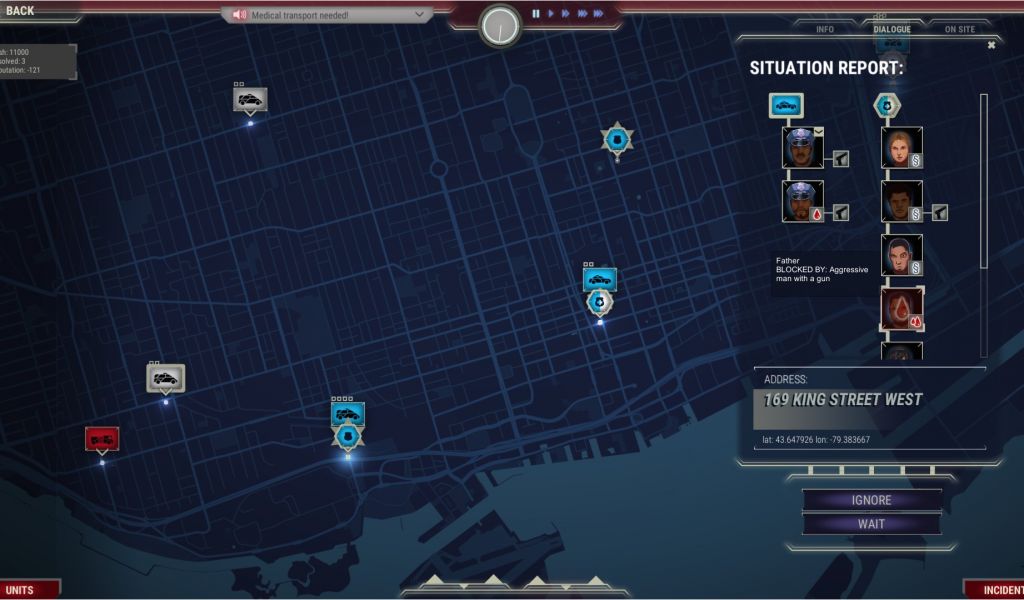
Task: Select the red ambulance unit on the map
Action: 102,438
